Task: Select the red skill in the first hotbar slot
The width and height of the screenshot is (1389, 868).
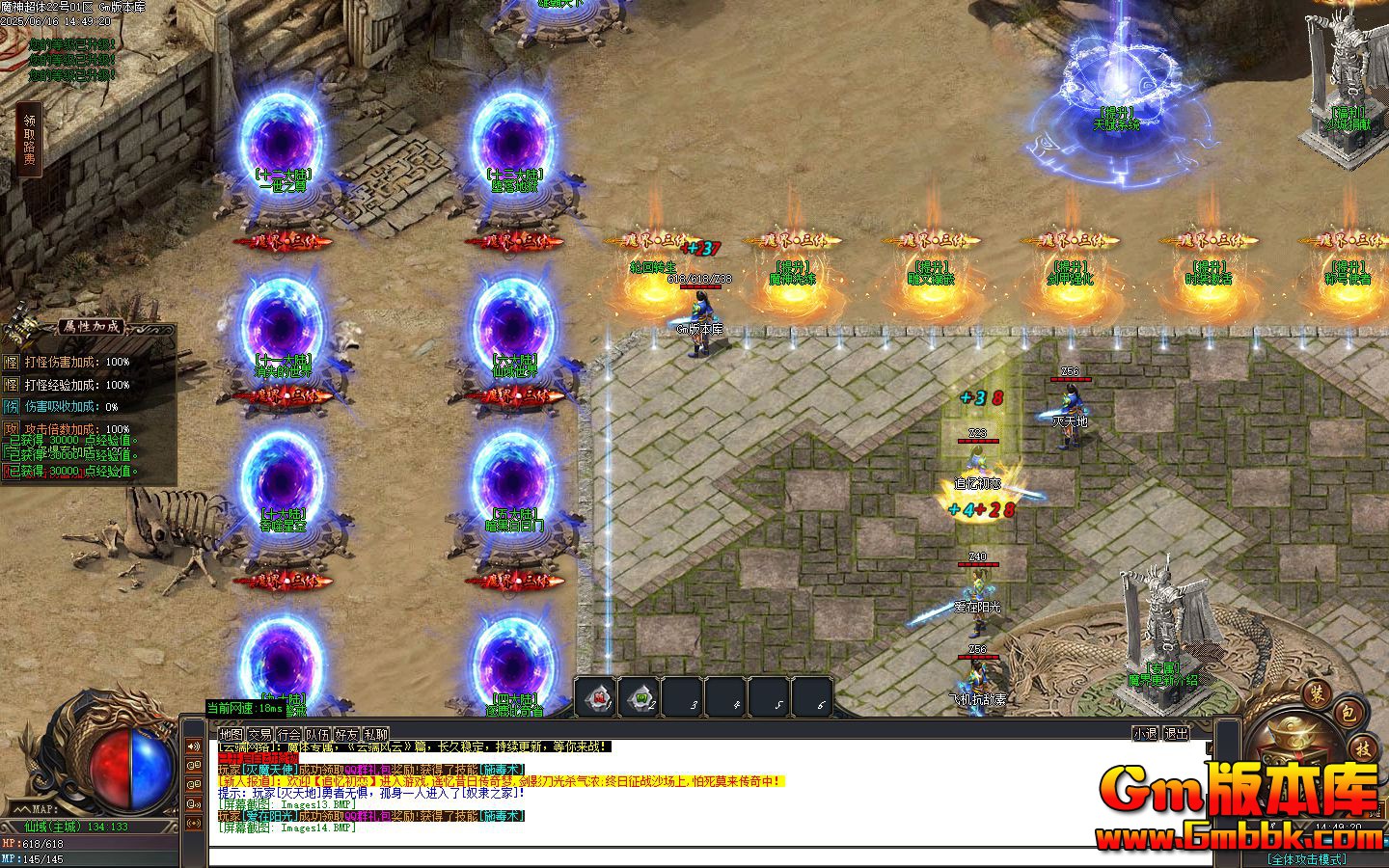Action: tap(596, 699)
